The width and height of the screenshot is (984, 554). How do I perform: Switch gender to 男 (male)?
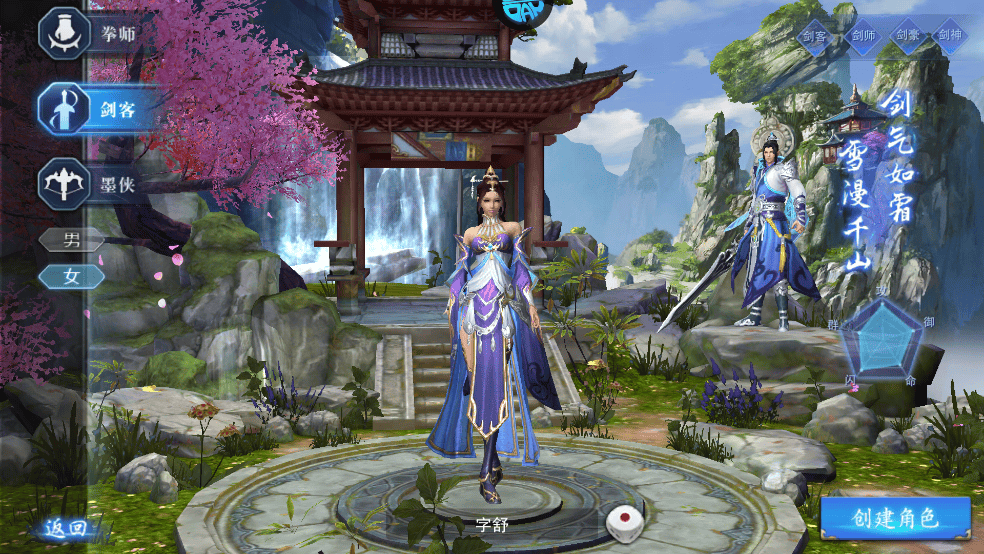pyautogui.click(x=71, y=240)
